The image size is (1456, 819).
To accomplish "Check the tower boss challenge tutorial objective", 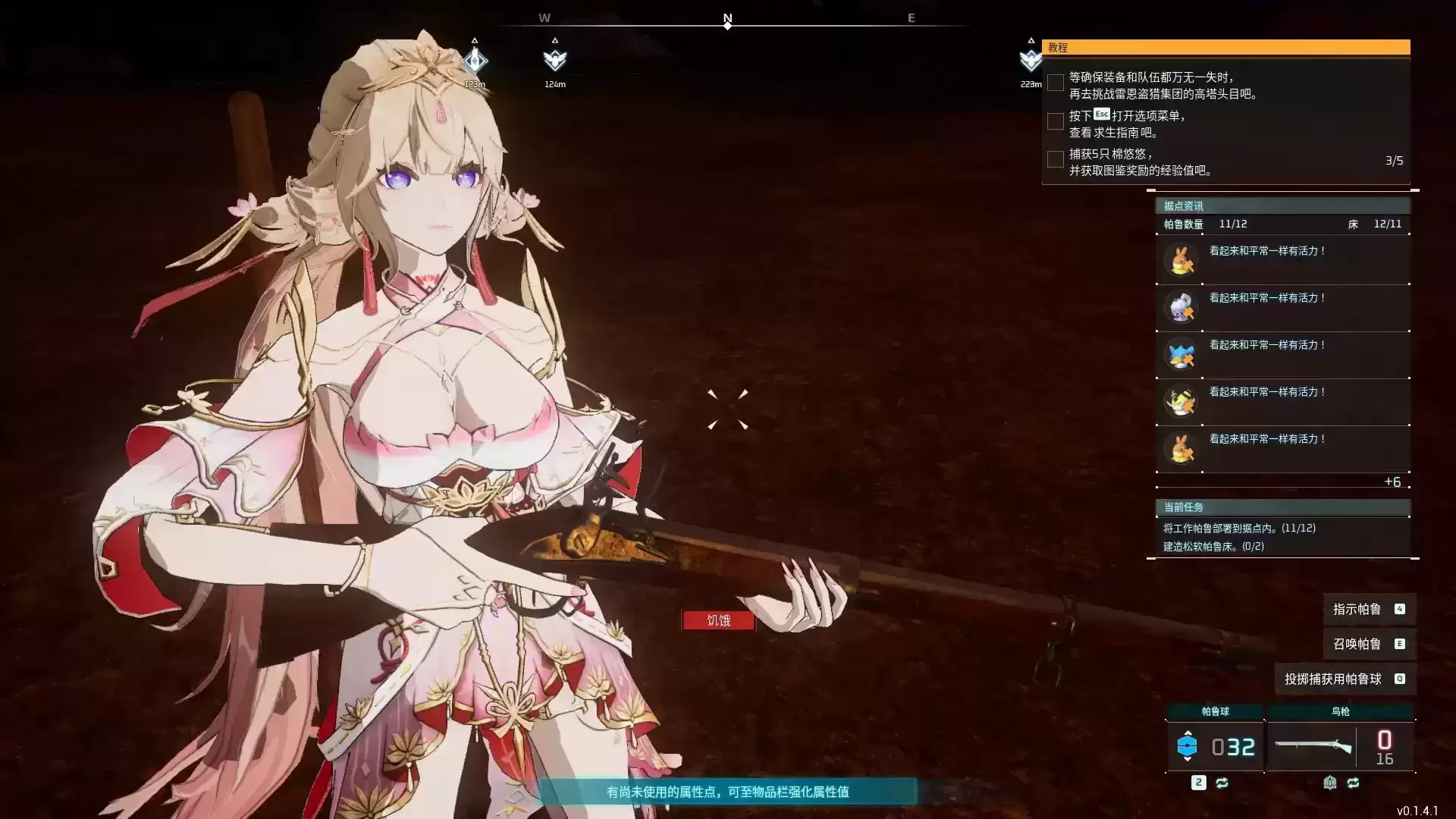I will click(1056, 83).
